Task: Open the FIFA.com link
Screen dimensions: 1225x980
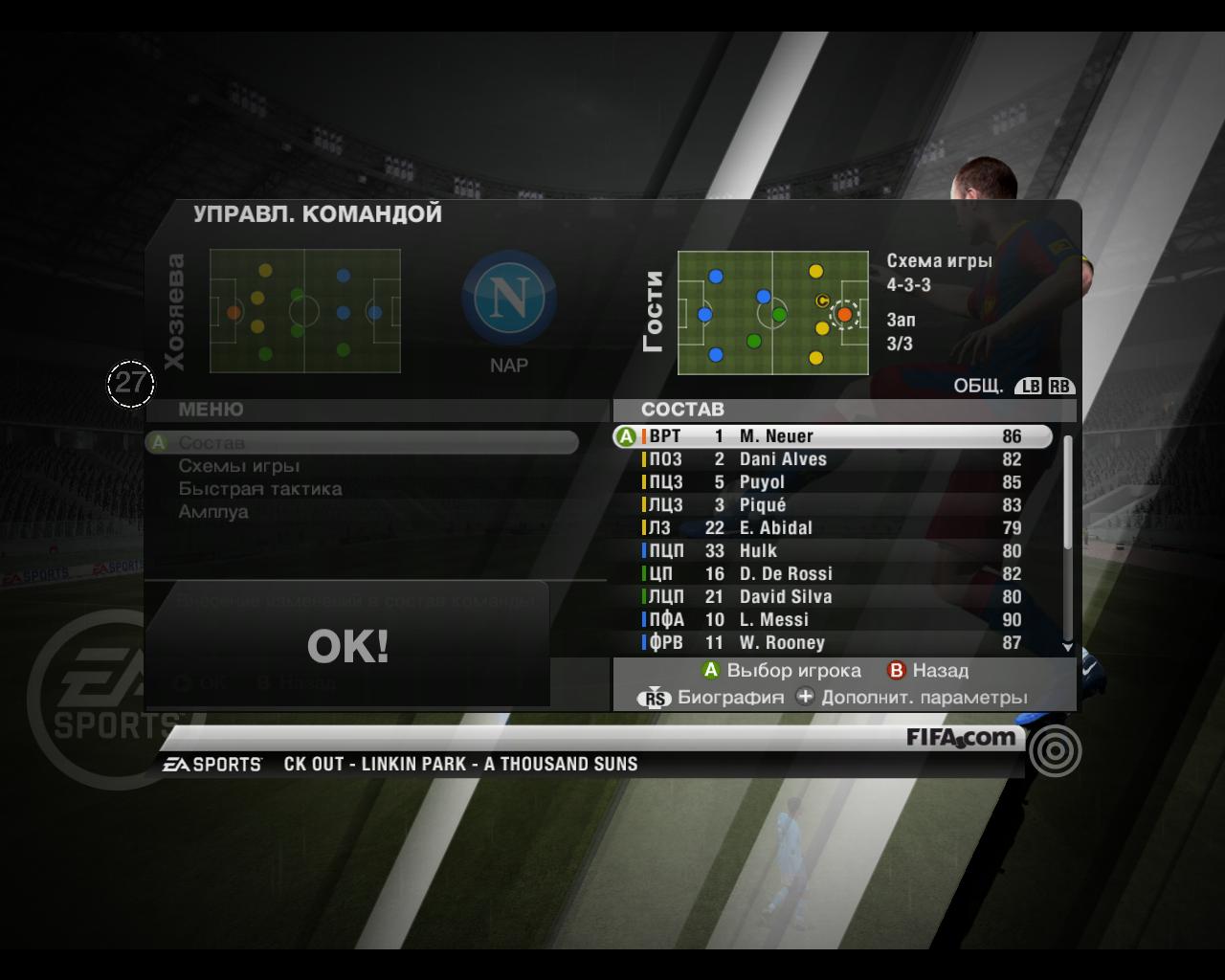Action: pyautogui.click(x=961, y=738)
